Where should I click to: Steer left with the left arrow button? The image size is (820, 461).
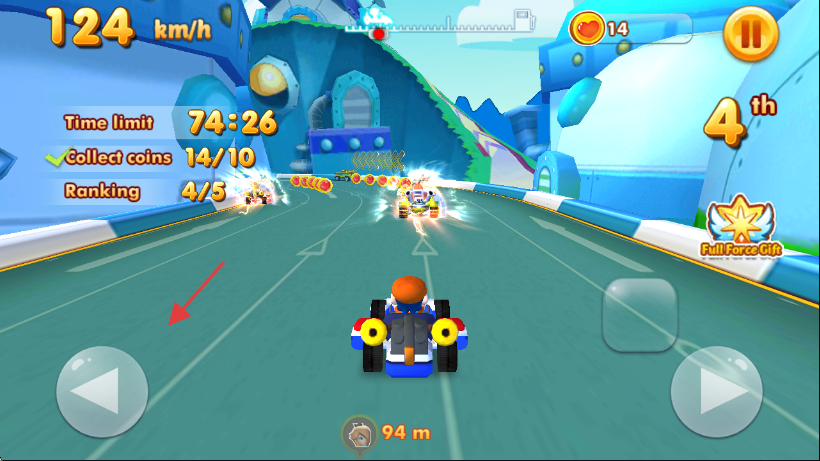point(102,391)
